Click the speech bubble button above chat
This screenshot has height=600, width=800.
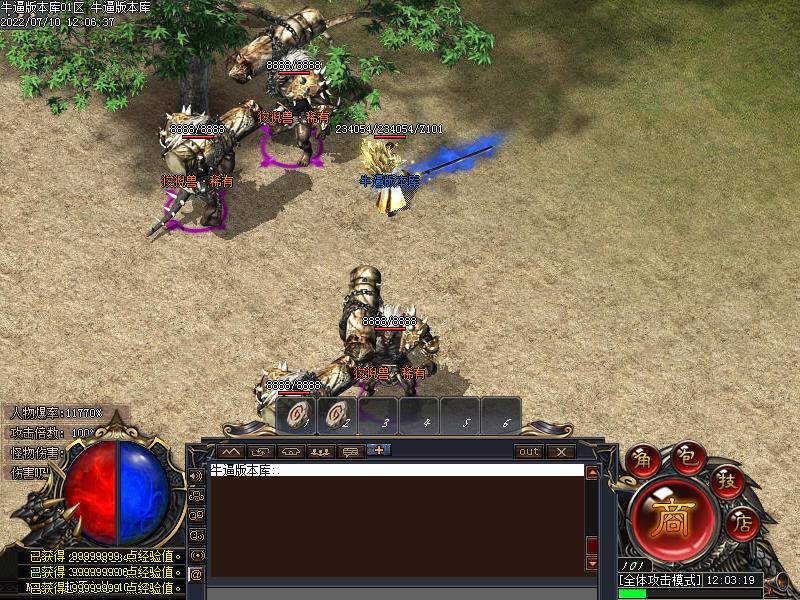tap(351, 452)
